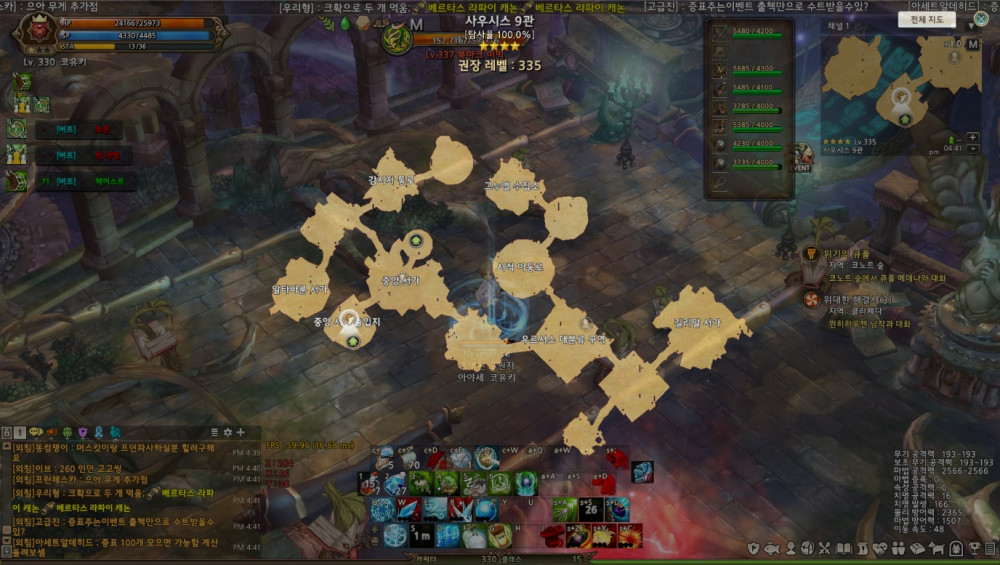Open the crossed swords menu icon
Screen dimensions: 1000x565
pyautogui.click(x=827, y=548)
